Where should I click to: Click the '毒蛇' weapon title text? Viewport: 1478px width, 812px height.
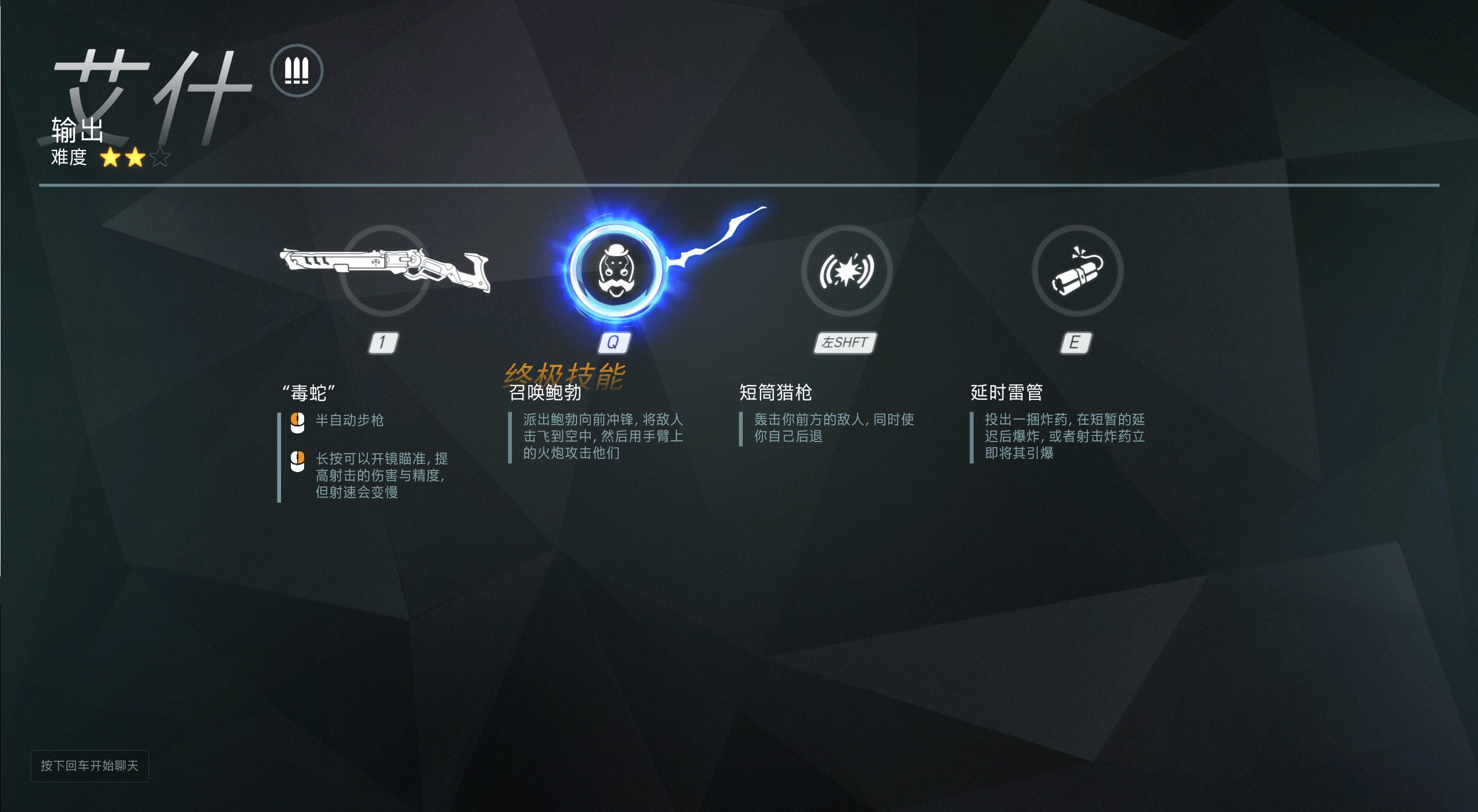coord(309,392)
